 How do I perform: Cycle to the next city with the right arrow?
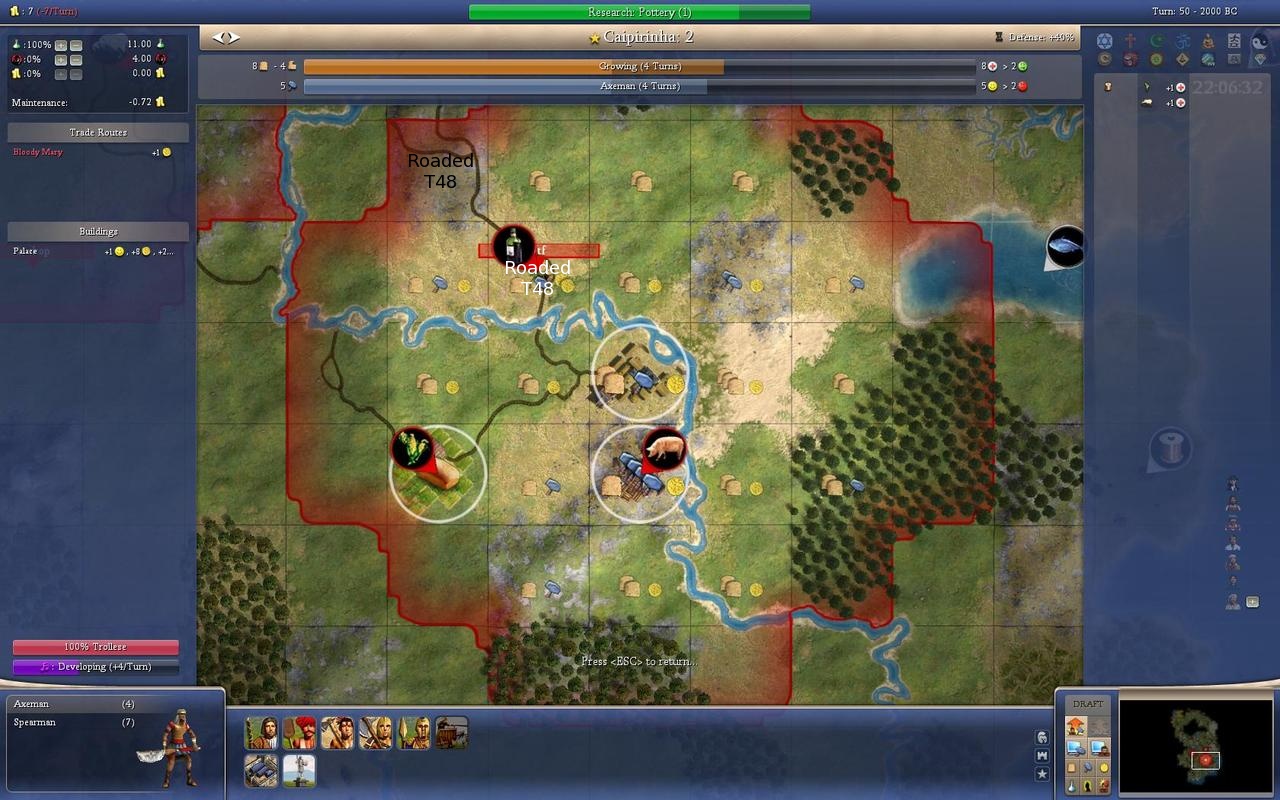(x=233, y=38)
